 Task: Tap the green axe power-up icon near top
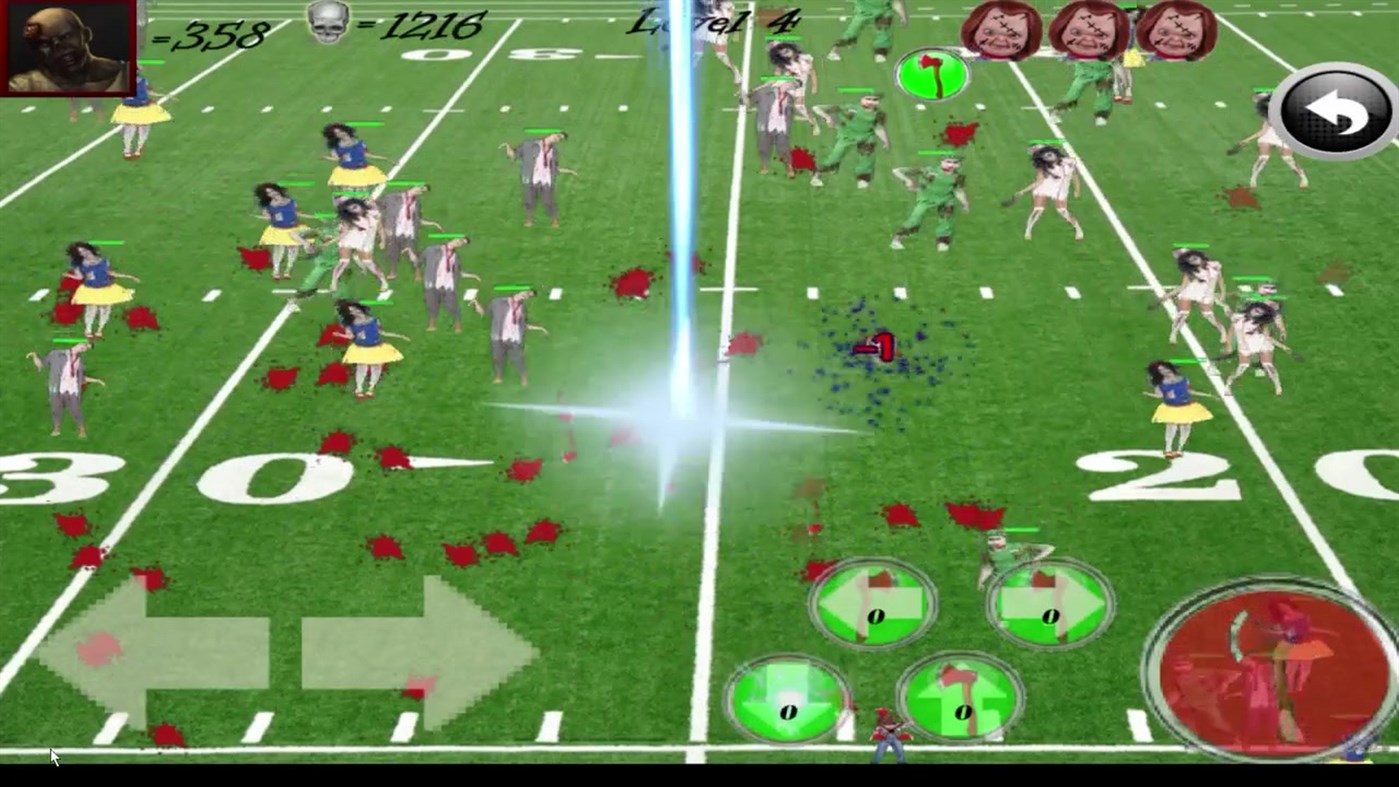(932, 73)
